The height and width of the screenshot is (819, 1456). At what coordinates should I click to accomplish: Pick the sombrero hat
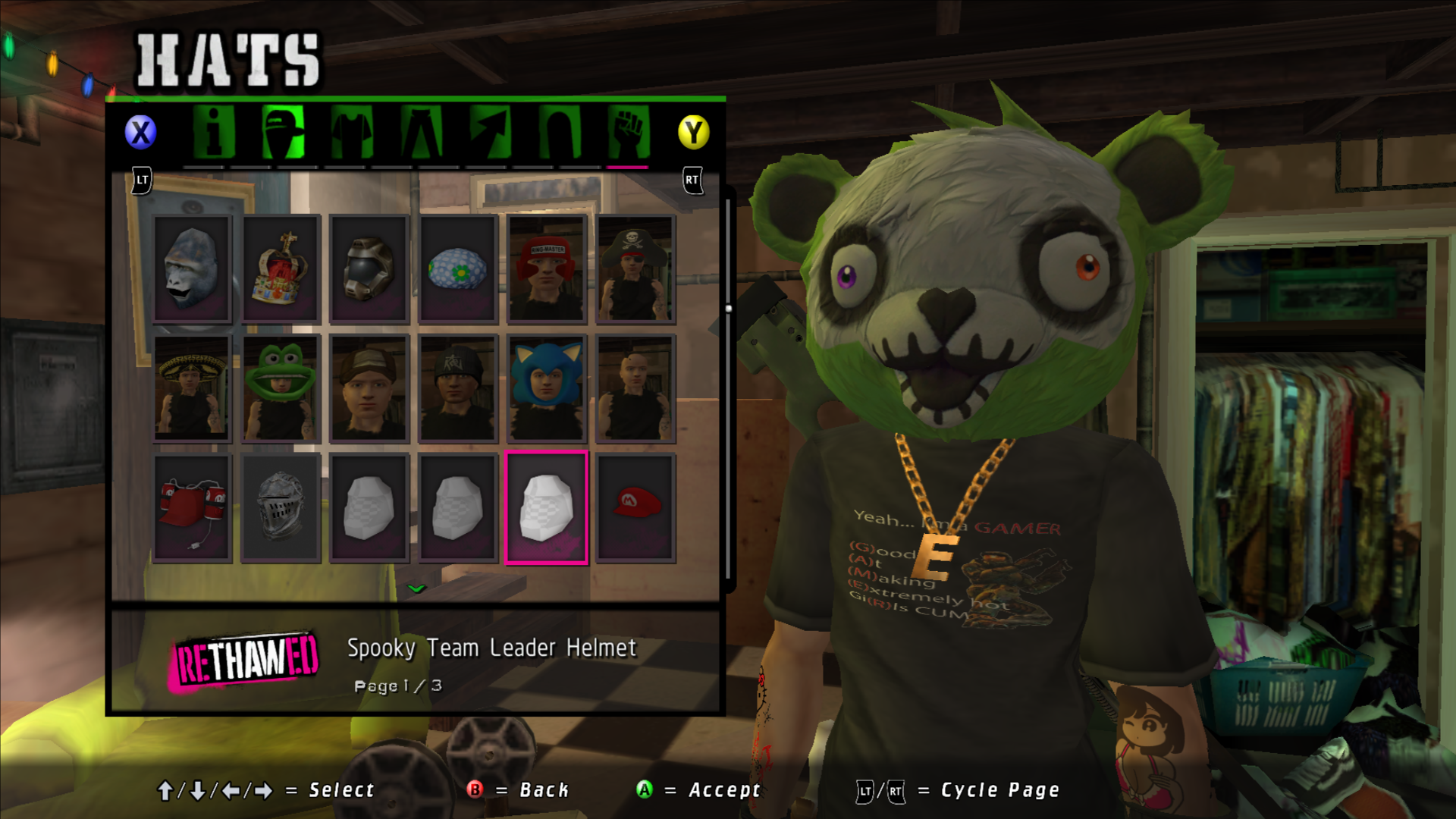(192, 388)
